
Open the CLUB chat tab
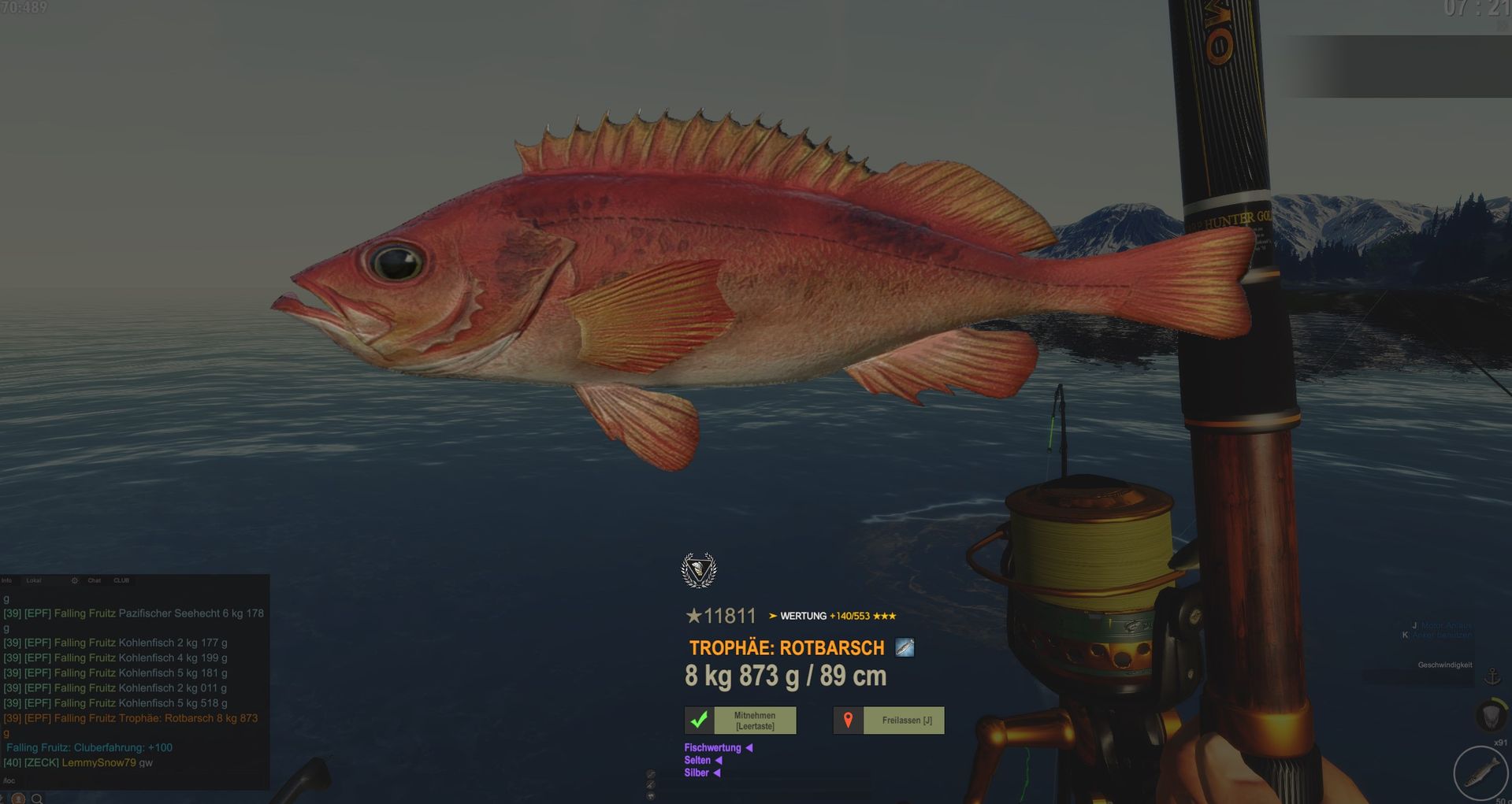121,580
